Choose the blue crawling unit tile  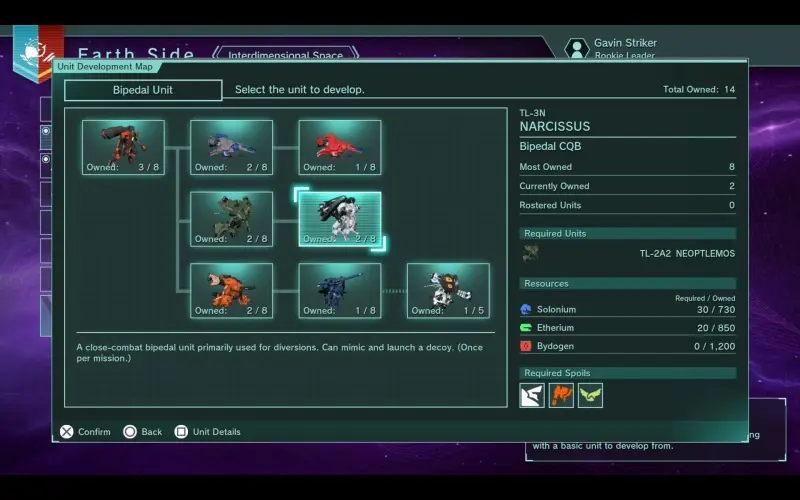click(231, 147)
